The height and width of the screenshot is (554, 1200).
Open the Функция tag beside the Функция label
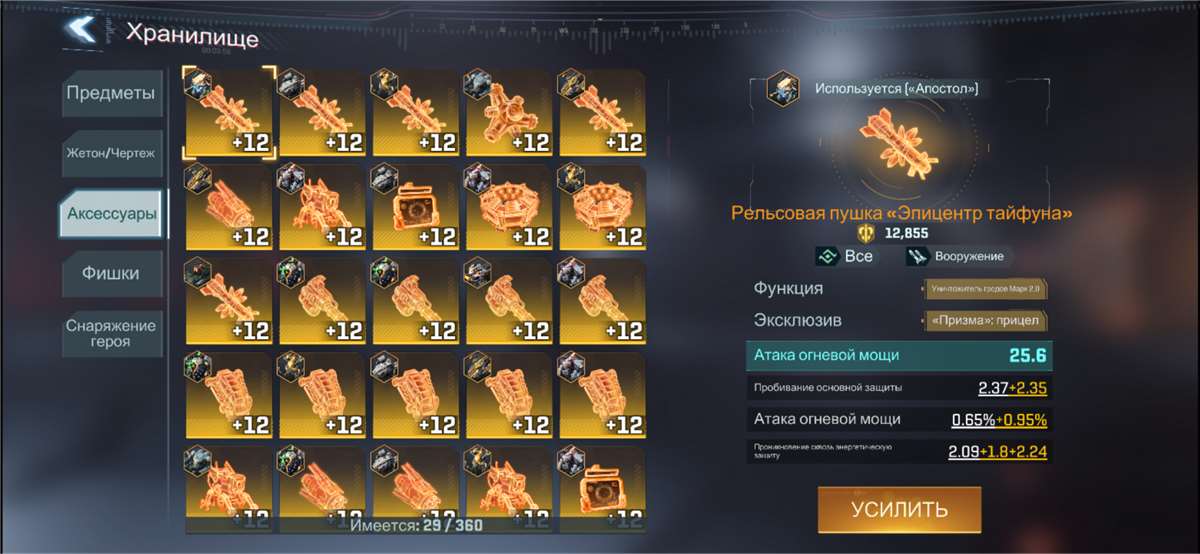985,289
